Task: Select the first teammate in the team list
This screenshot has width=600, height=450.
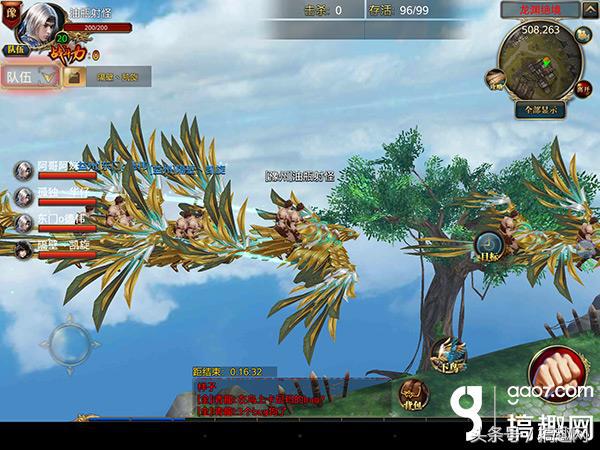Action: pyautogui.click(x=23, y=170)
